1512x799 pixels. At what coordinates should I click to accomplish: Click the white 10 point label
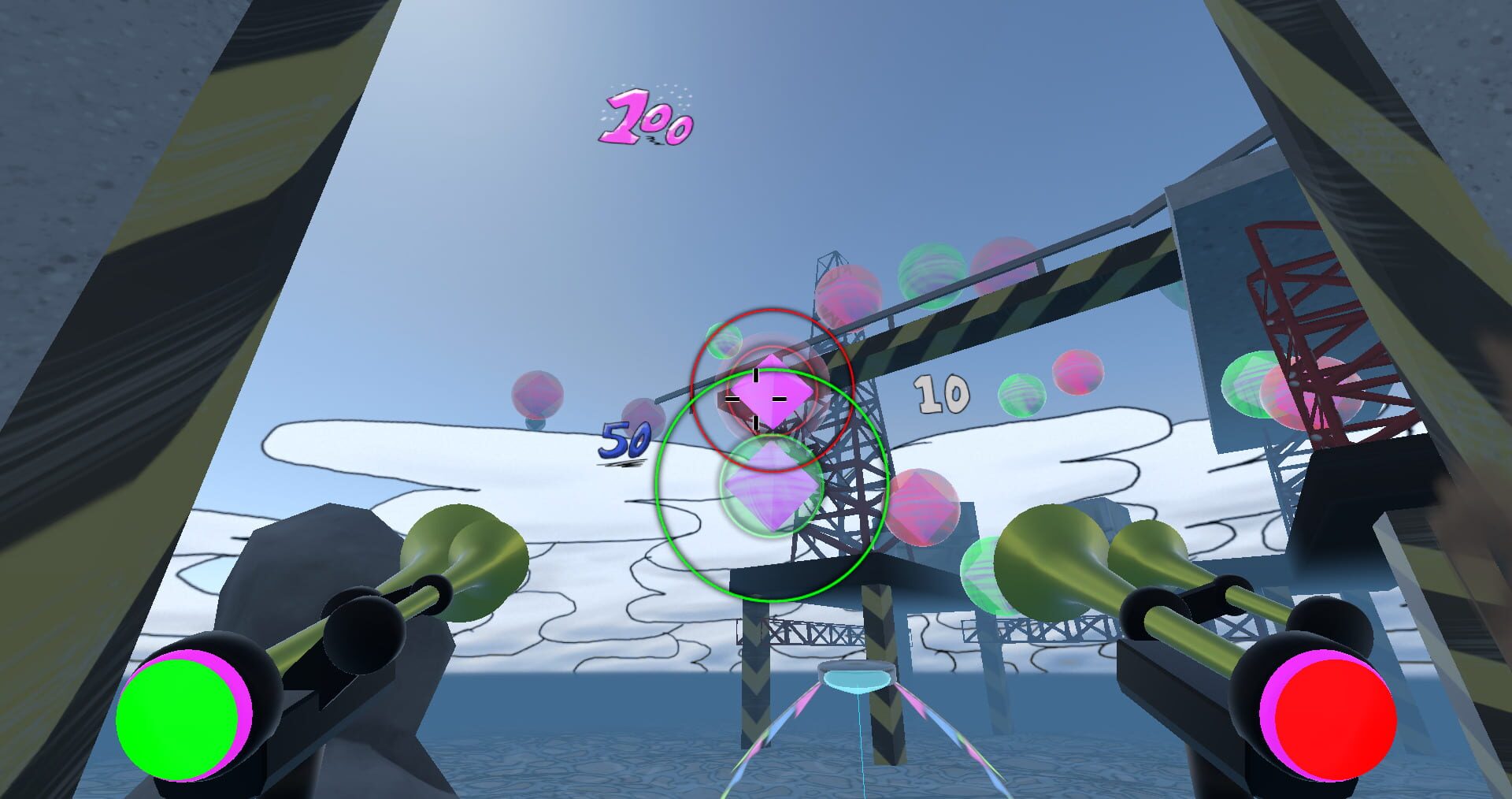click(941, 394)
